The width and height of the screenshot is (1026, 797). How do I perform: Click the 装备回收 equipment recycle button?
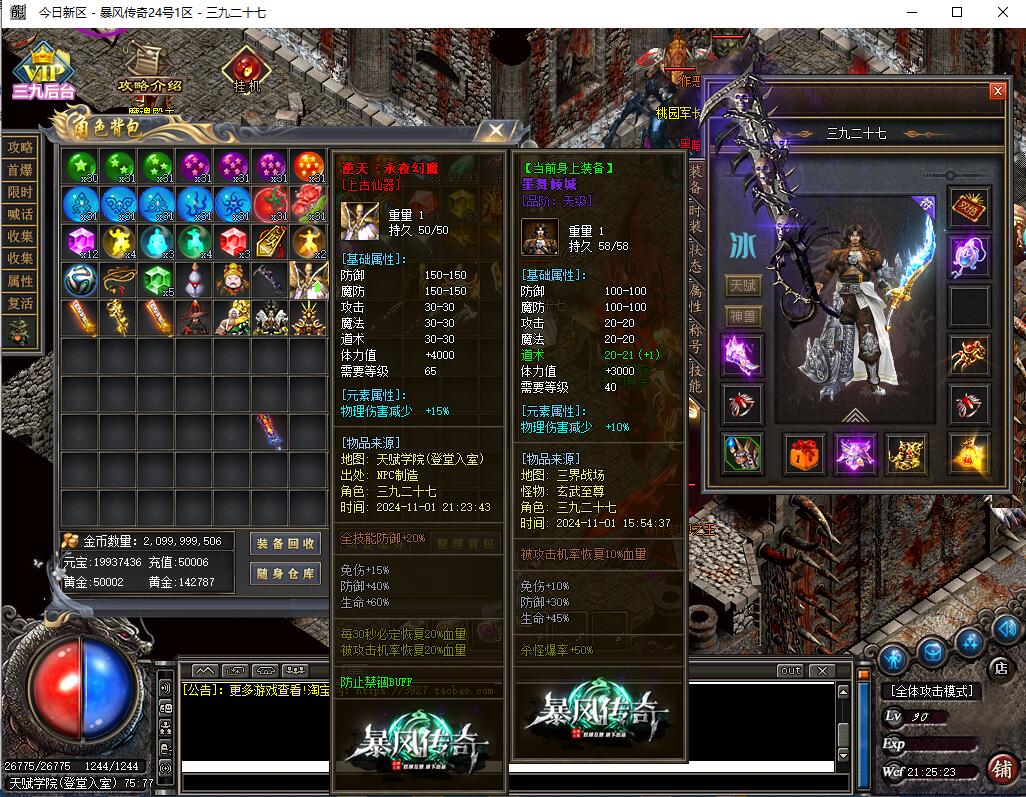286,543
